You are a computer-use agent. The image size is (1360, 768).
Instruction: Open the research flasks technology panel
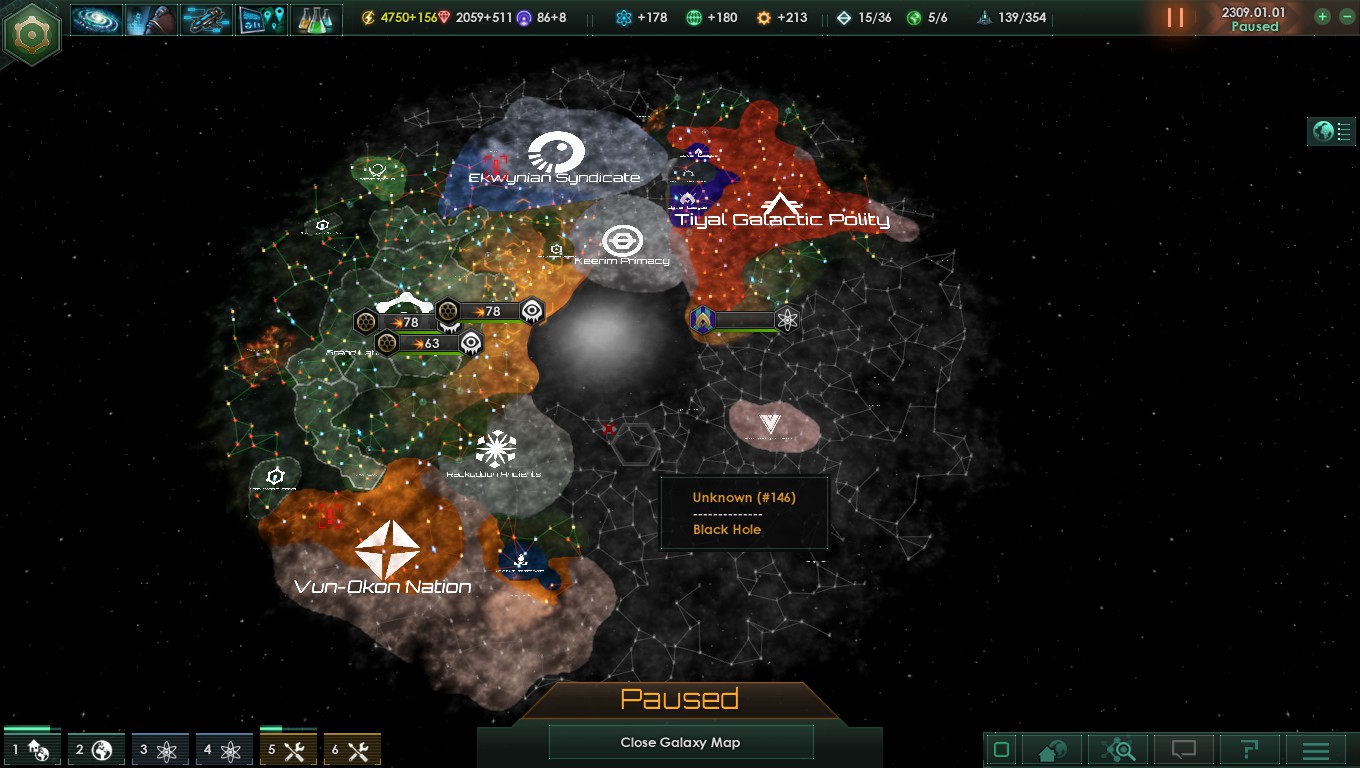[x=316, y=19]
